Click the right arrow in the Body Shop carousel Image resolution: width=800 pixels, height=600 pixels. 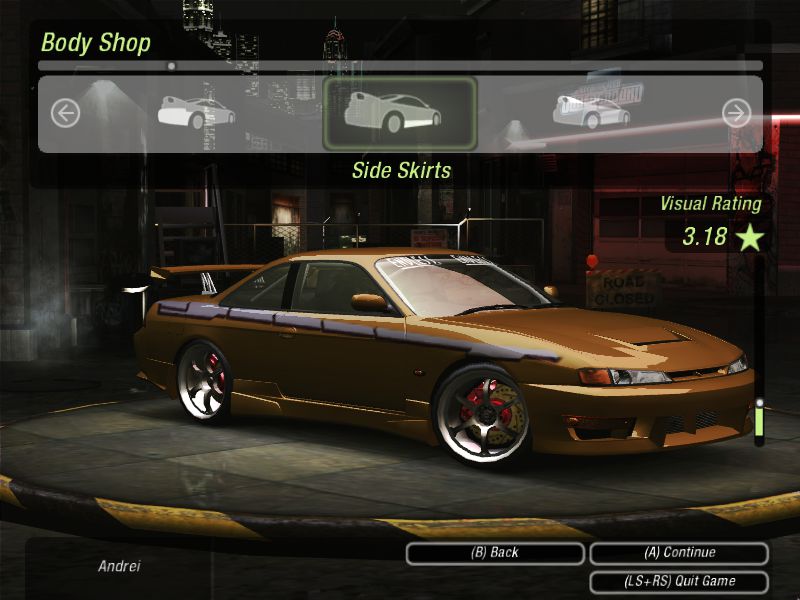click(736, 113)
